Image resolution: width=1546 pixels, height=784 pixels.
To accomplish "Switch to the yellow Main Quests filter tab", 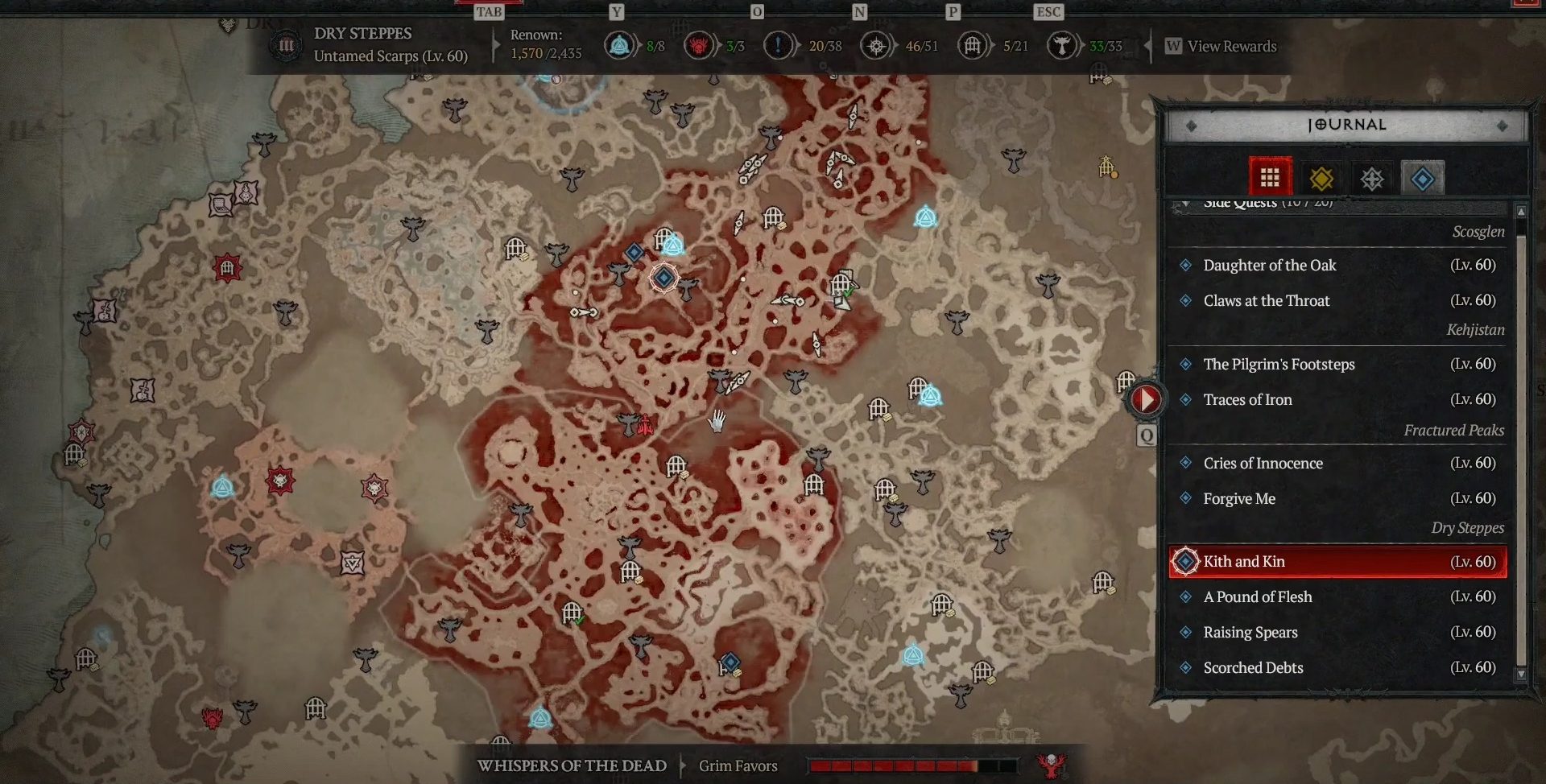I will (1321, 178).
